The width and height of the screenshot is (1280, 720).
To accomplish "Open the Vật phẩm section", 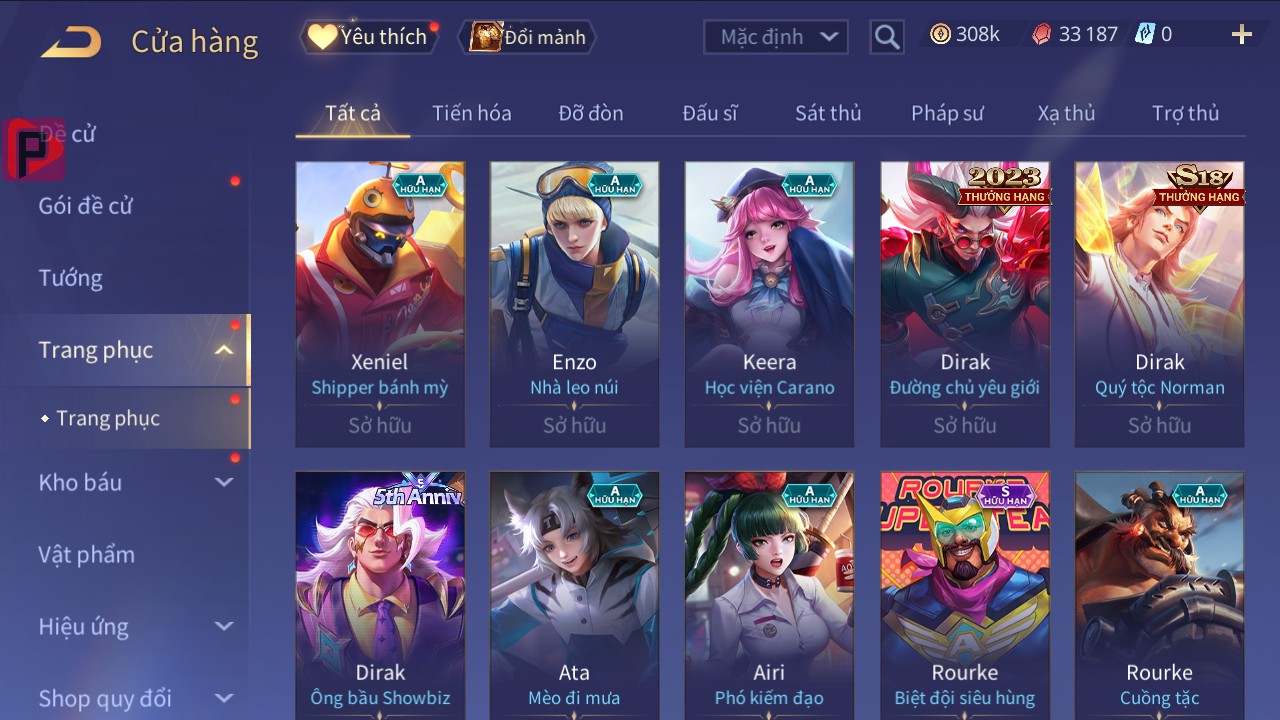I will (x=86, y=554).
